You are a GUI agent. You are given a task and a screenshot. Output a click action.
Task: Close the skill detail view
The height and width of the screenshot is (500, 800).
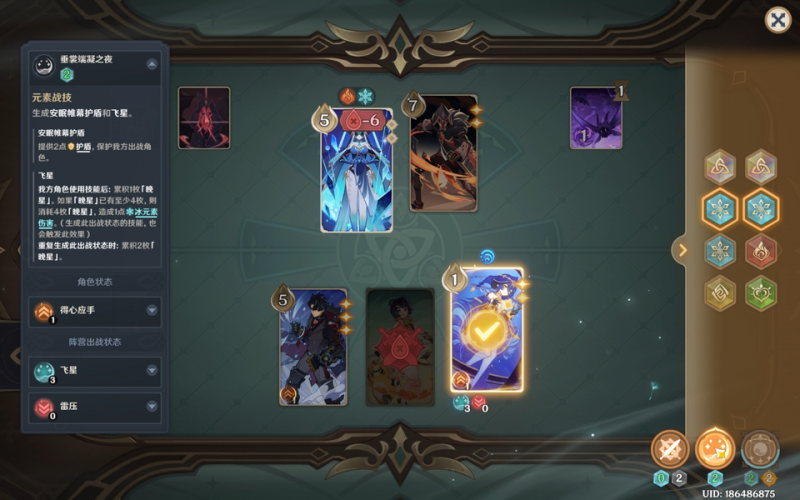[777, 20]
